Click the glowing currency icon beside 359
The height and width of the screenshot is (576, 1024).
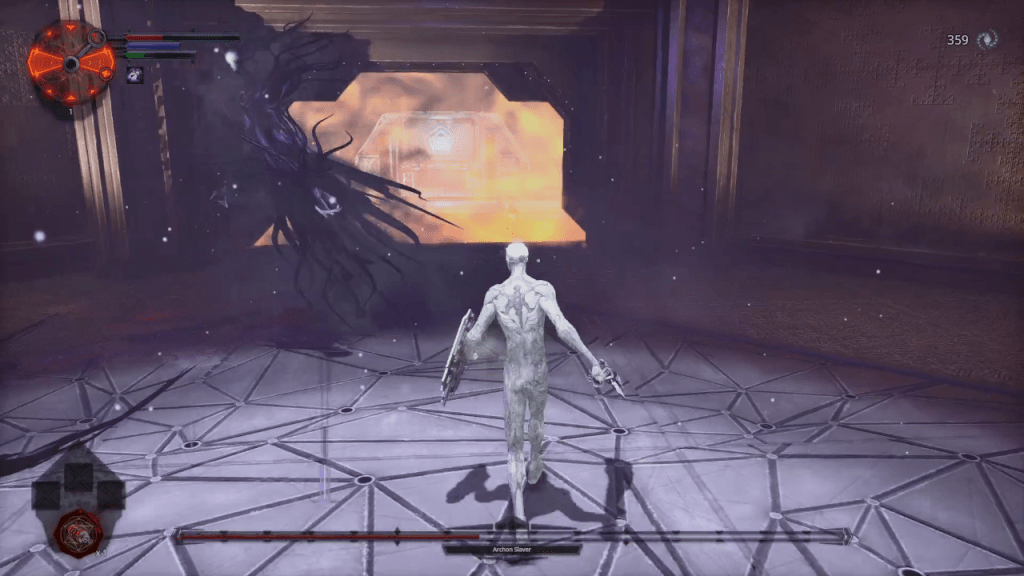click(988, 40)
